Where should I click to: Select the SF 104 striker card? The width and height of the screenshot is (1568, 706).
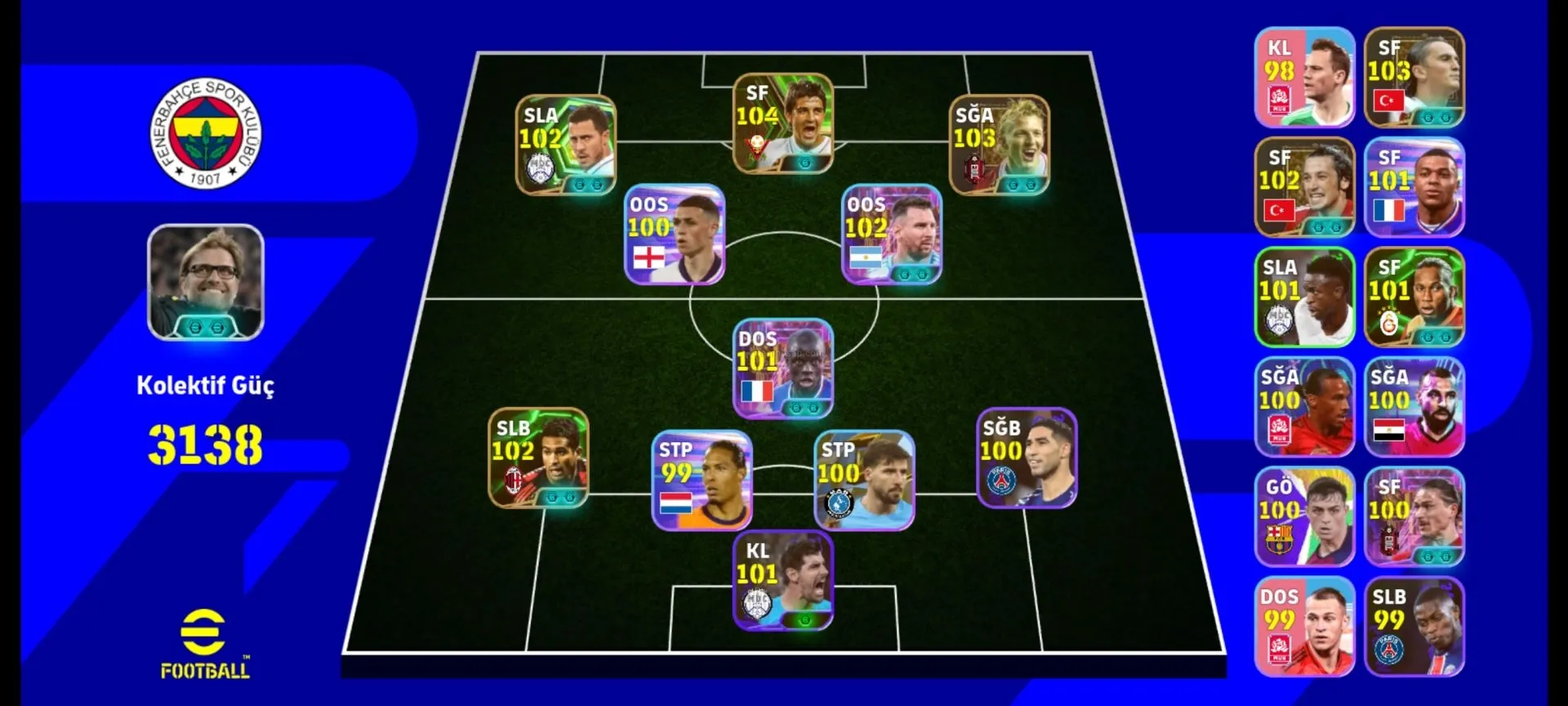pos(782,123)
